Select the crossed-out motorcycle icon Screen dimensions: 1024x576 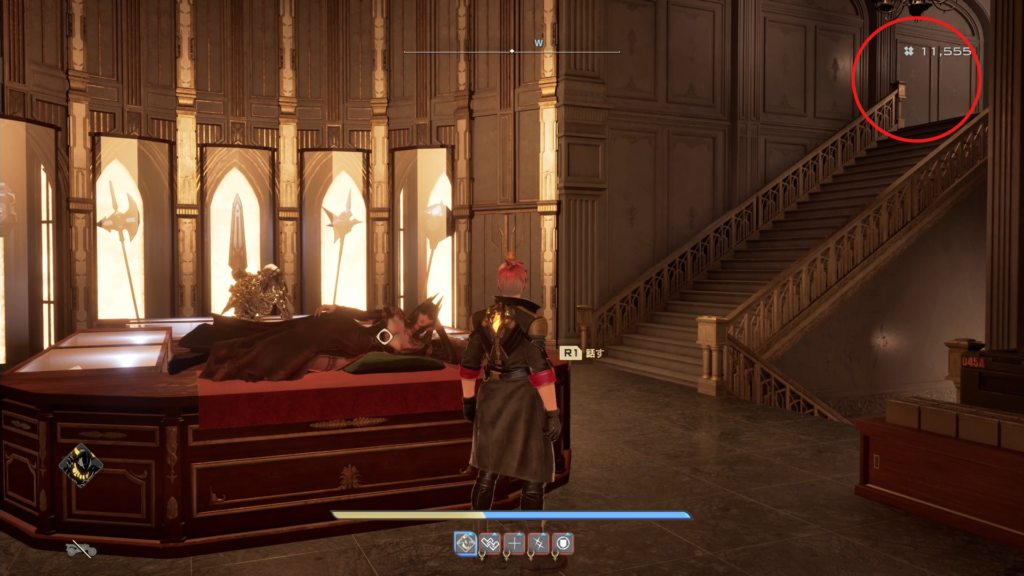[x=81, y=548]
